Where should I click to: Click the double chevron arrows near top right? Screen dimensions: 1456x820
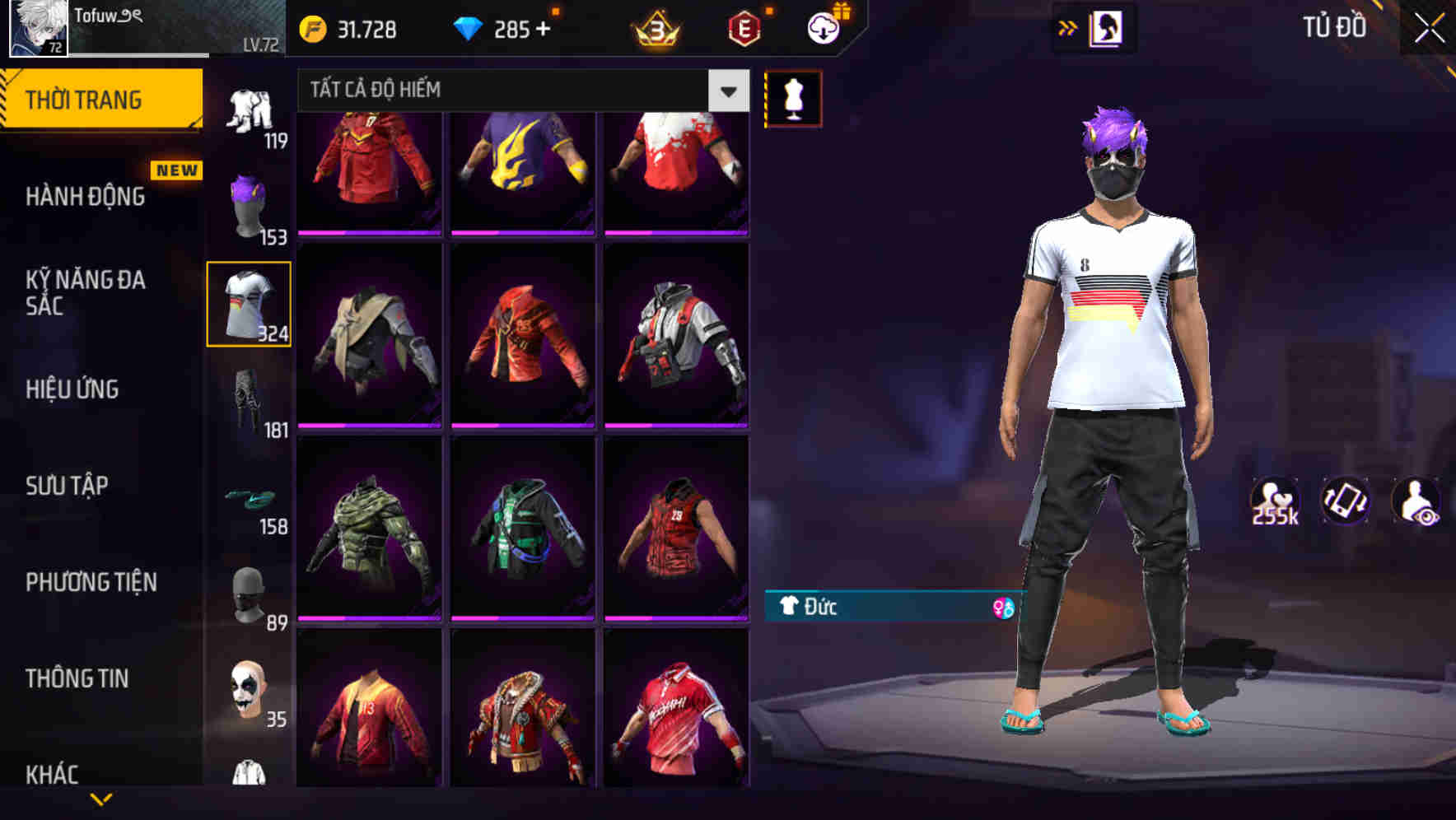(x=1068, y=26)
